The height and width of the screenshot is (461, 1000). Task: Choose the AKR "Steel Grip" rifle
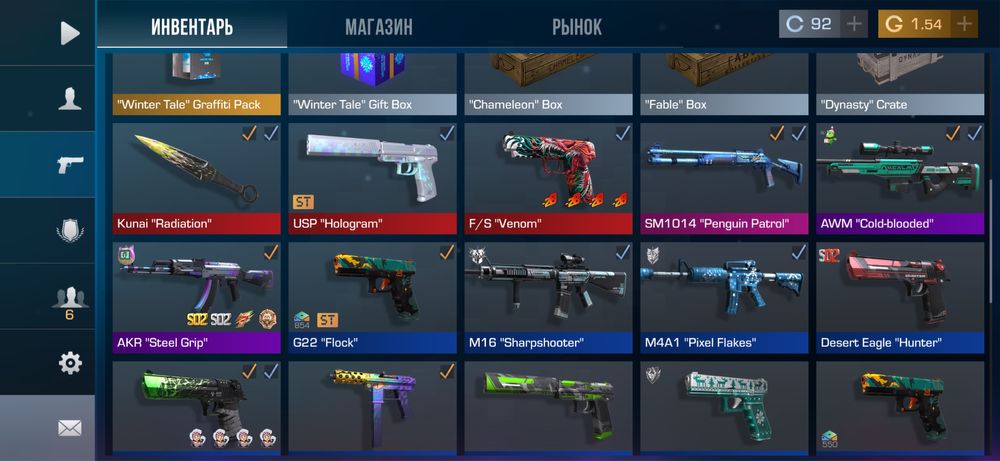[199, 297]
